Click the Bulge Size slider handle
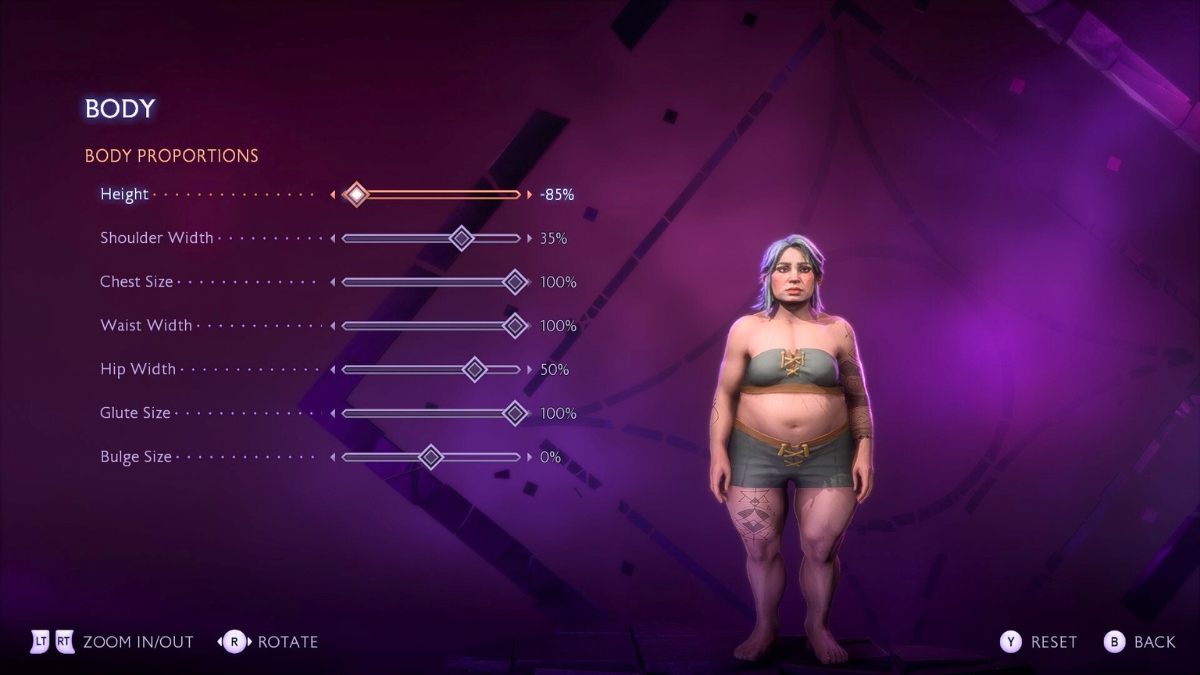Viewport: 1200px width, 675px height. tap(431, 457)
